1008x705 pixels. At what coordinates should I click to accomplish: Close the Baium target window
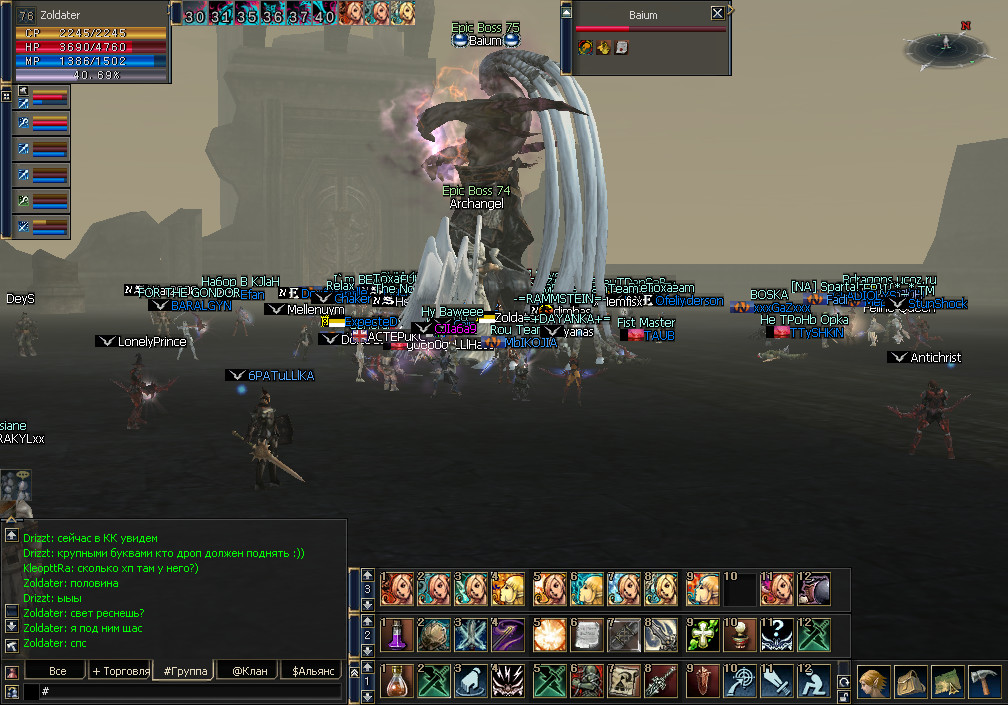click(x=717, y=14)
